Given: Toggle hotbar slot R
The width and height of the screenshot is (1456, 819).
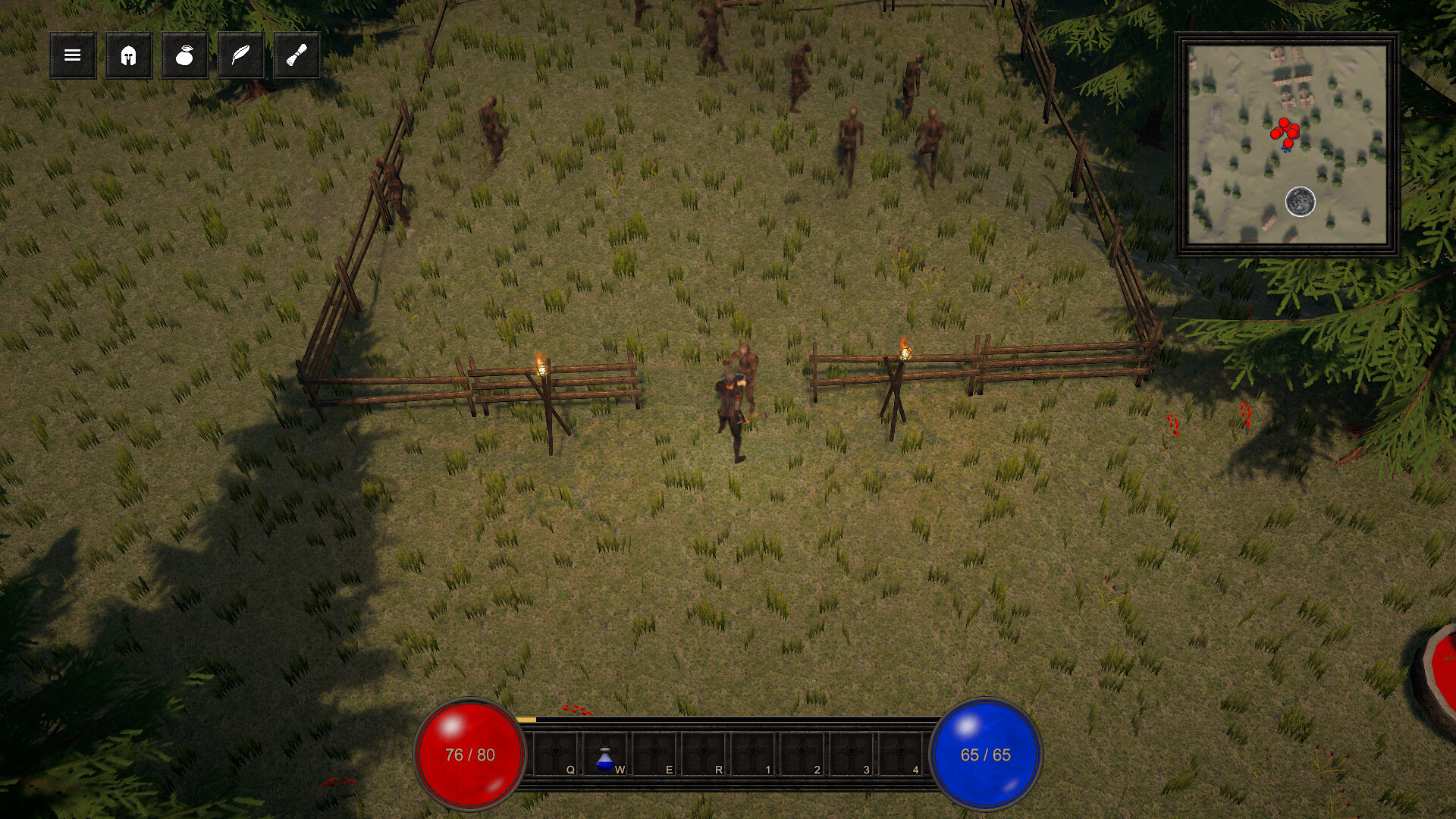Looking at the screenshot, I should [705, 754].
